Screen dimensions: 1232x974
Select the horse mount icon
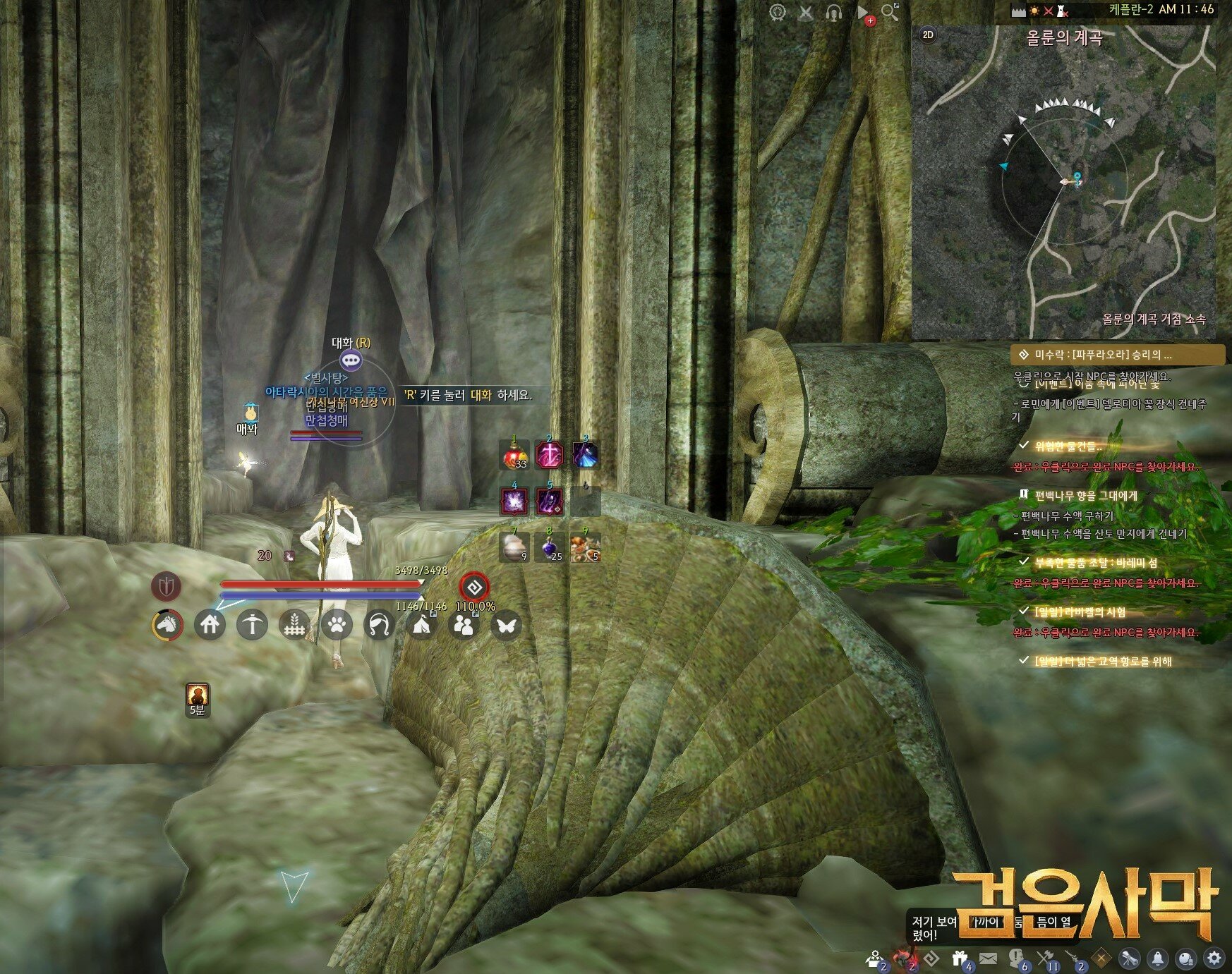(168, 624)
